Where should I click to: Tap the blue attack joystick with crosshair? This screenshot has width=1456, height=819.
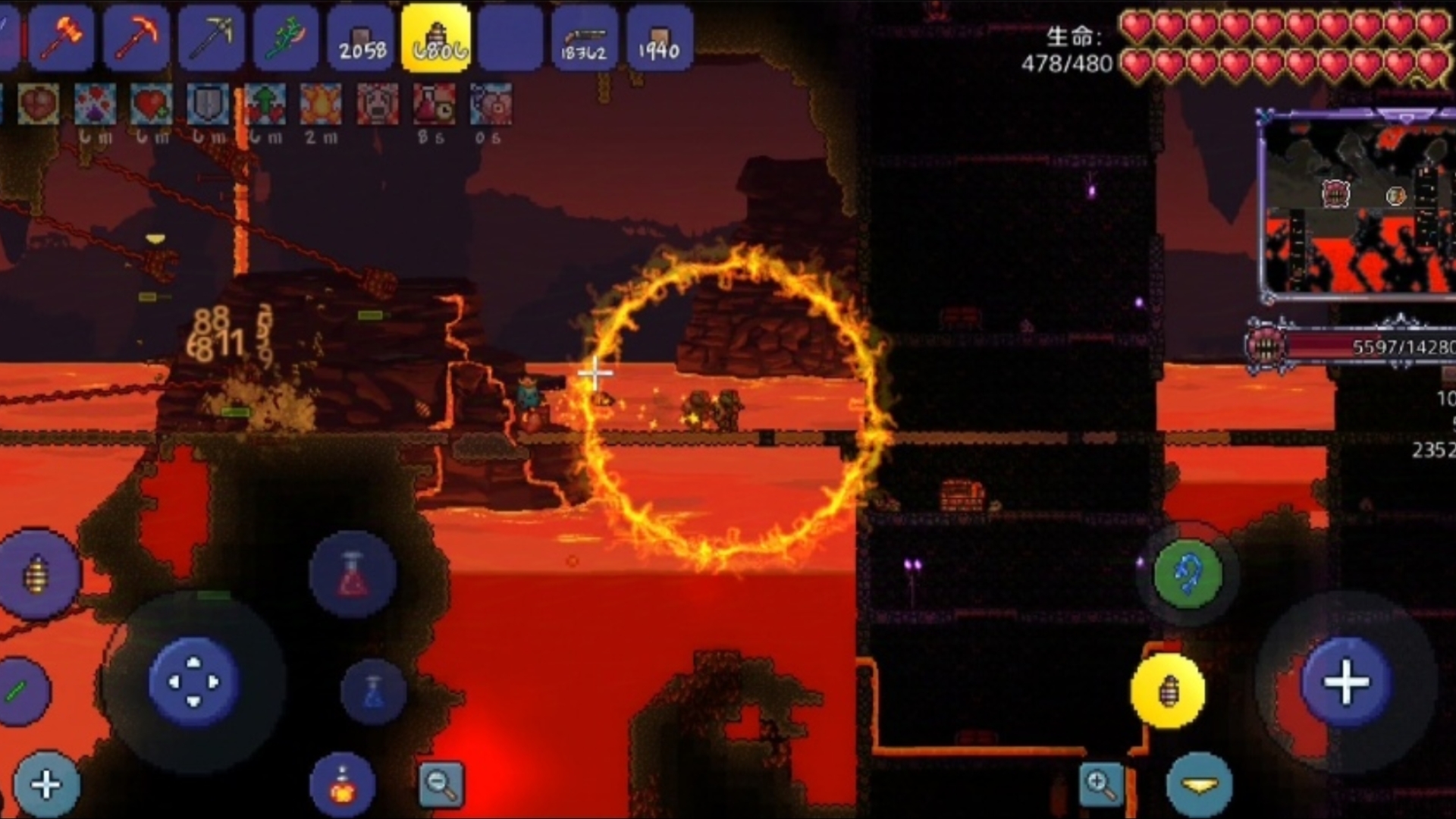pos(1346,682)
